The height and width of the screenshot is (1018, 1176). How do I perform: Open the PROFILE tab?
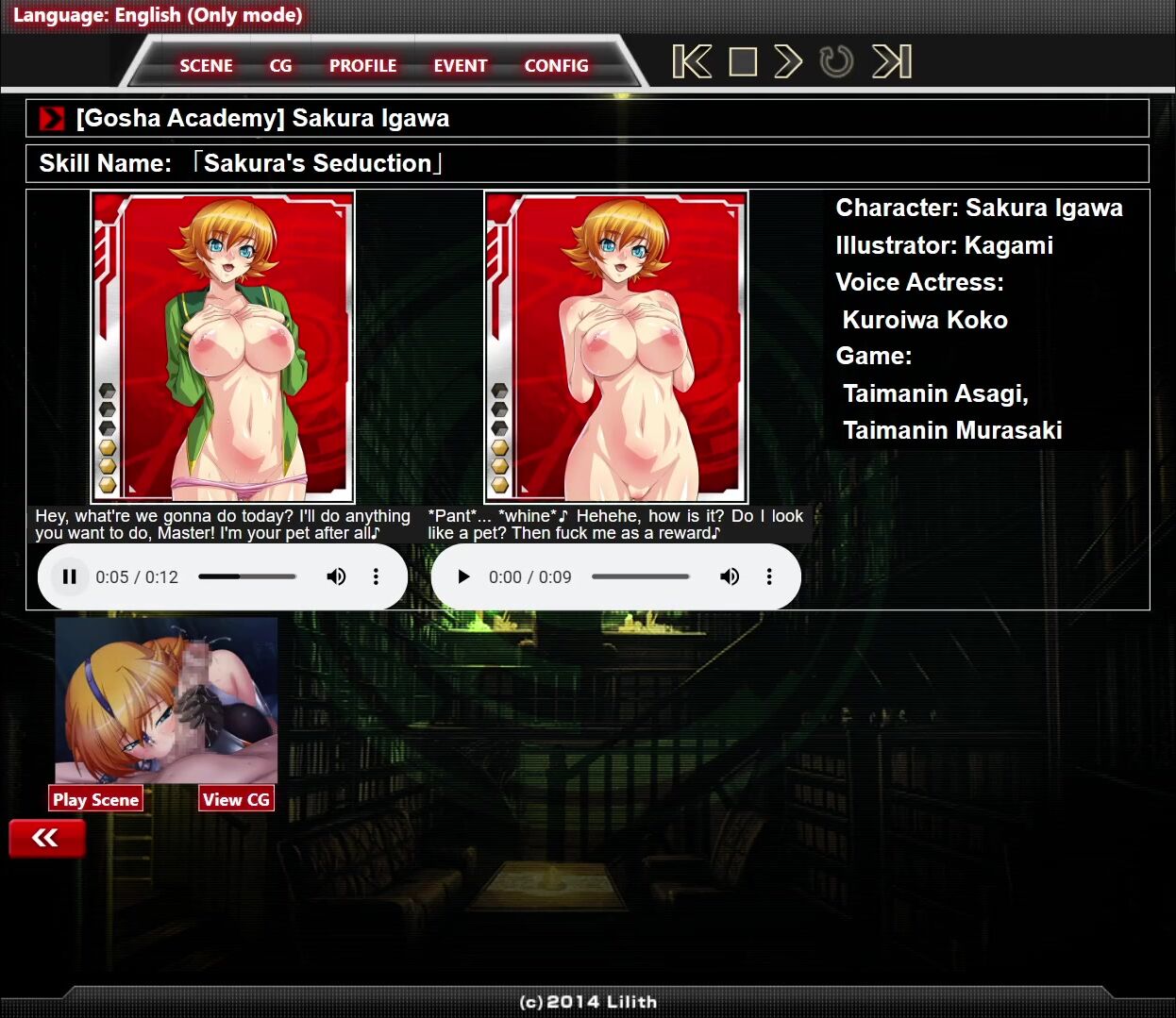pos(362,65)
